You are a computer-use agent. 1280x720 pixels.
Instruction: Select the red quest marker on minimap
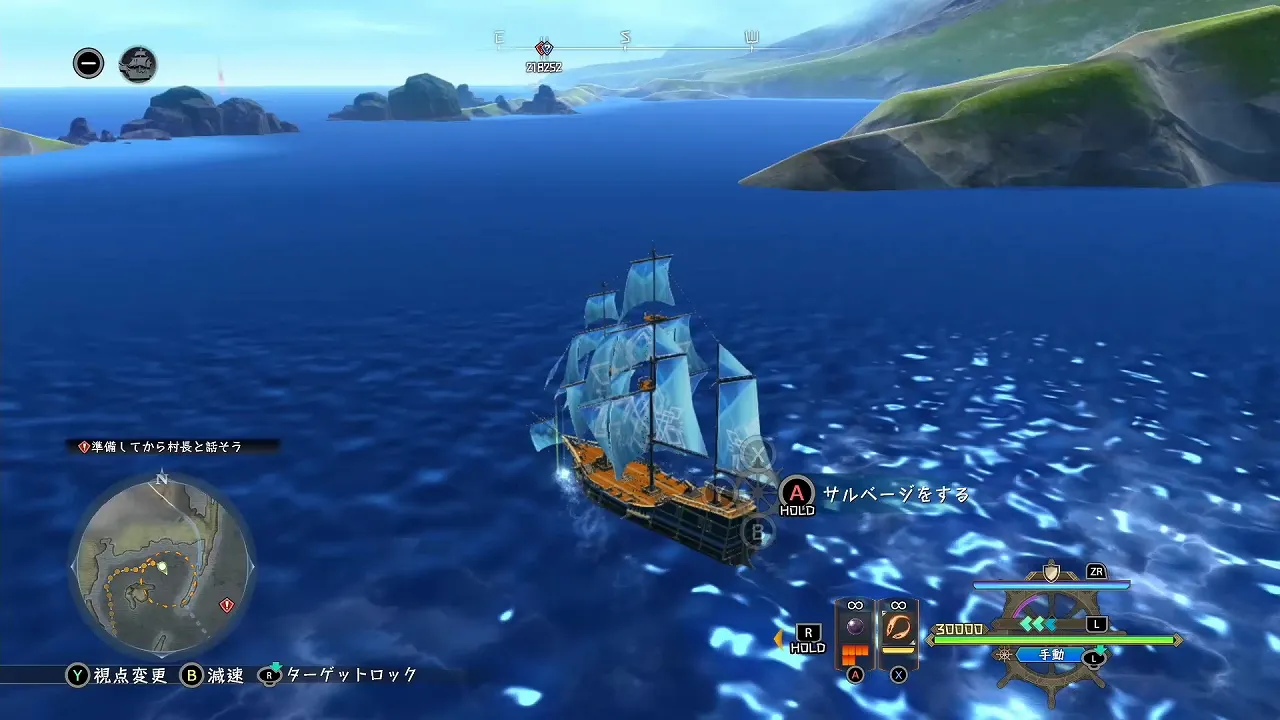pyautogui.click(x=227, y=605)
